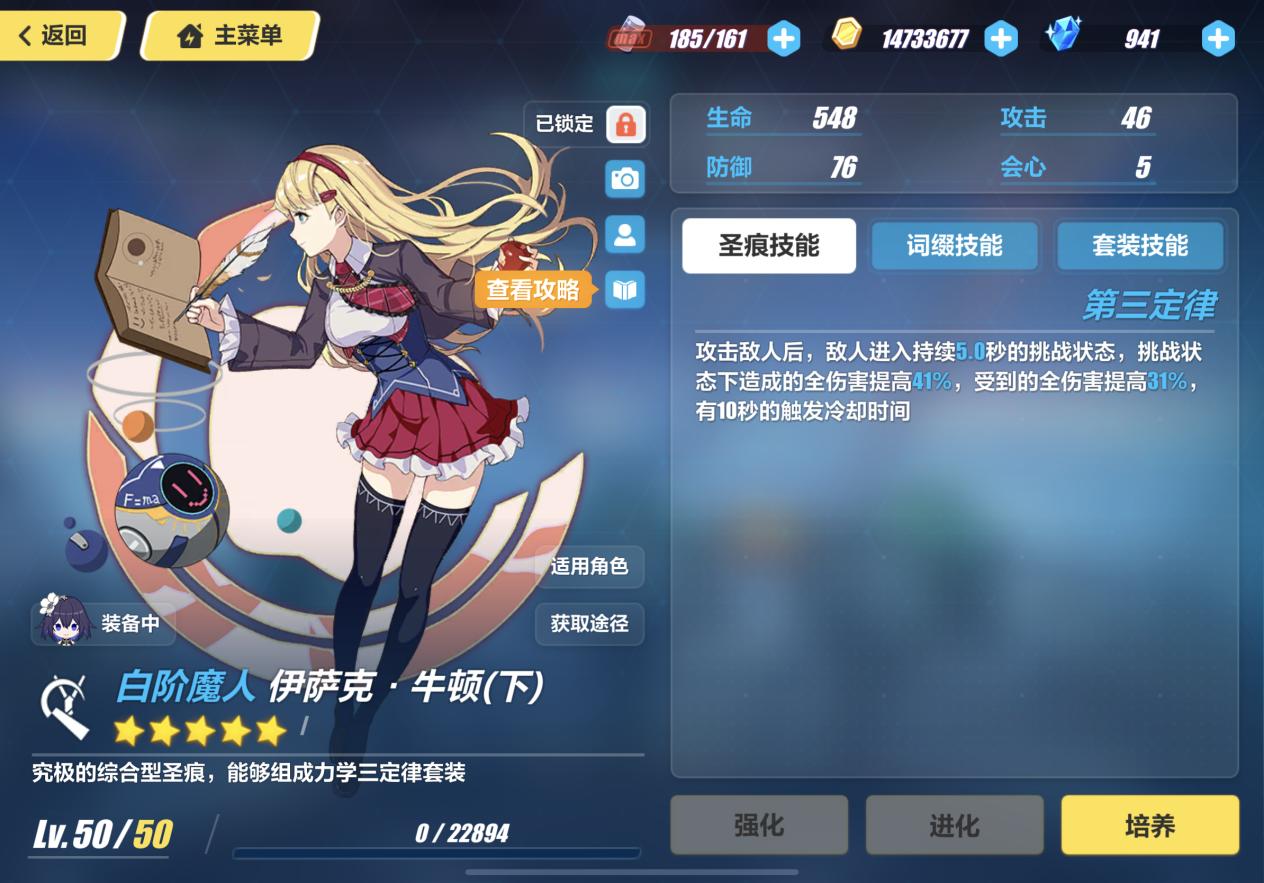This screenshot has width=1264, height=883.
Task: Go back with the 返回 button
Action: (58, 36)
